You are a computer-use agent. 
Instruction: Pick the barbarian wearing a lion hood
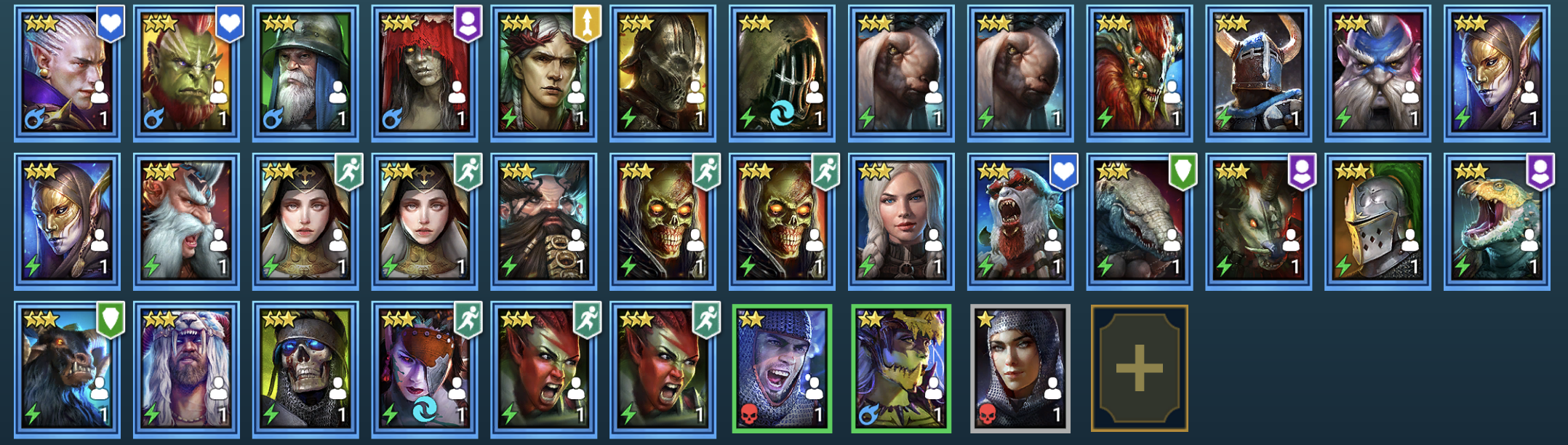(x=186, y=369)
